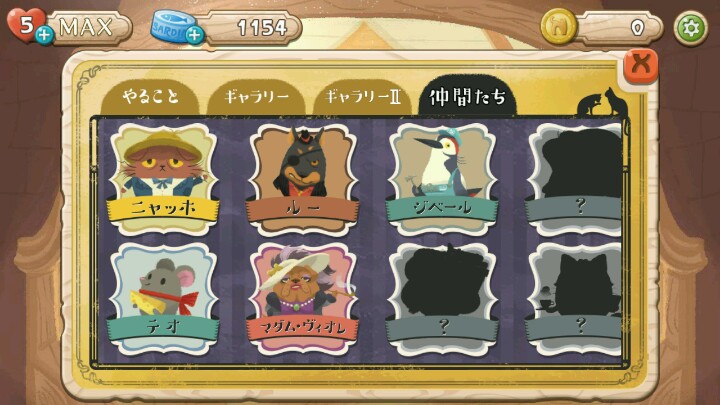Click the gold coin icon
720x405 pixels.
pyautogui.click(x=557, y=27)
